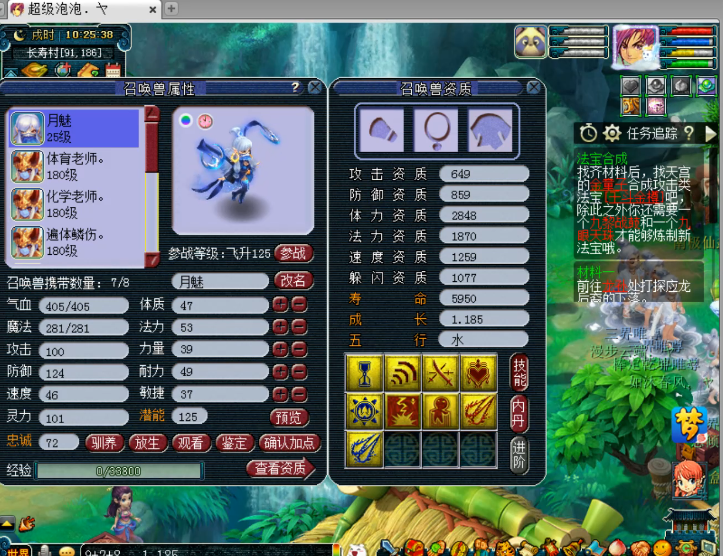This screenshot has height=556, width=723.
Task: Decrease the 敏捷 attribute by one
Action: coord(299,394)
